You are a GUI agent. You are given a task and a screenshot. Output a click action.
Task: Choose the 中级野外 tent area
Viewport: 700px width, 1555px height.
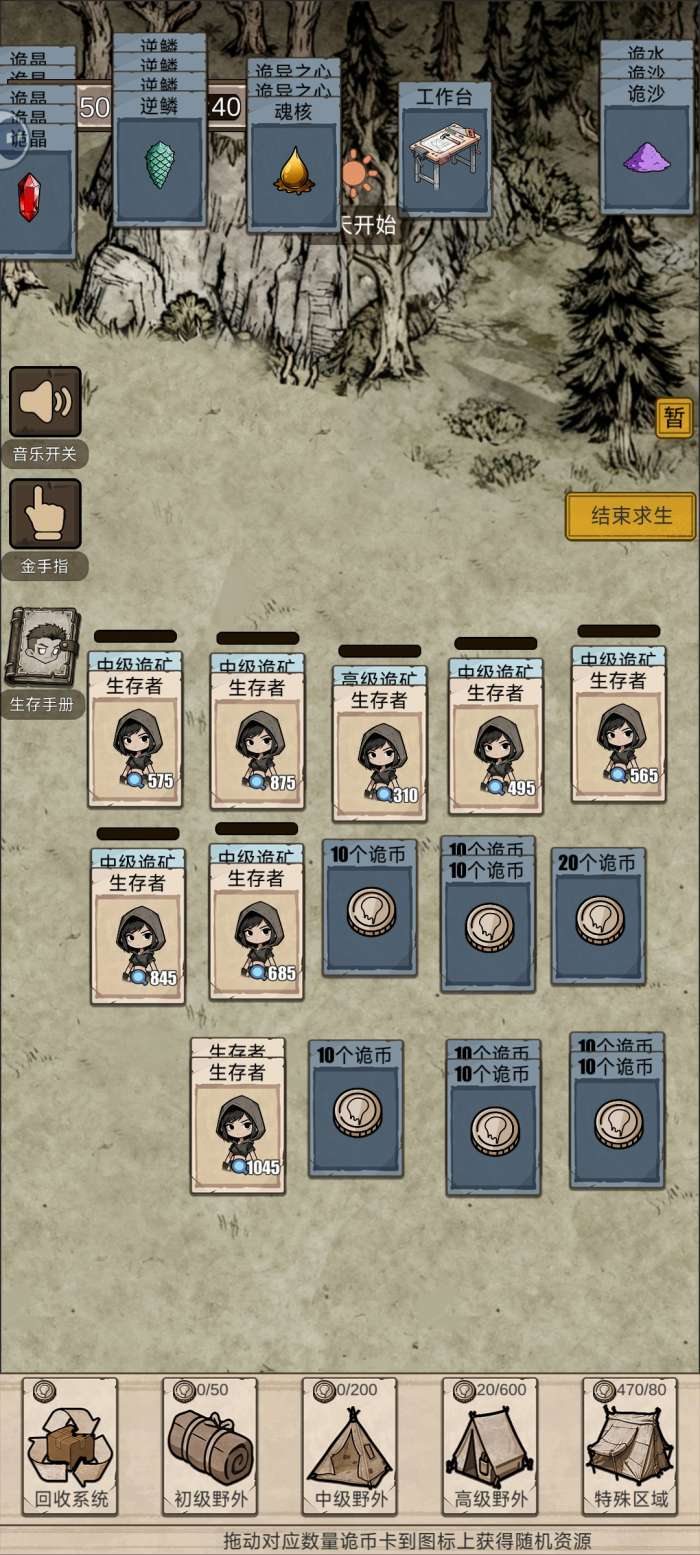(350, 1447)
